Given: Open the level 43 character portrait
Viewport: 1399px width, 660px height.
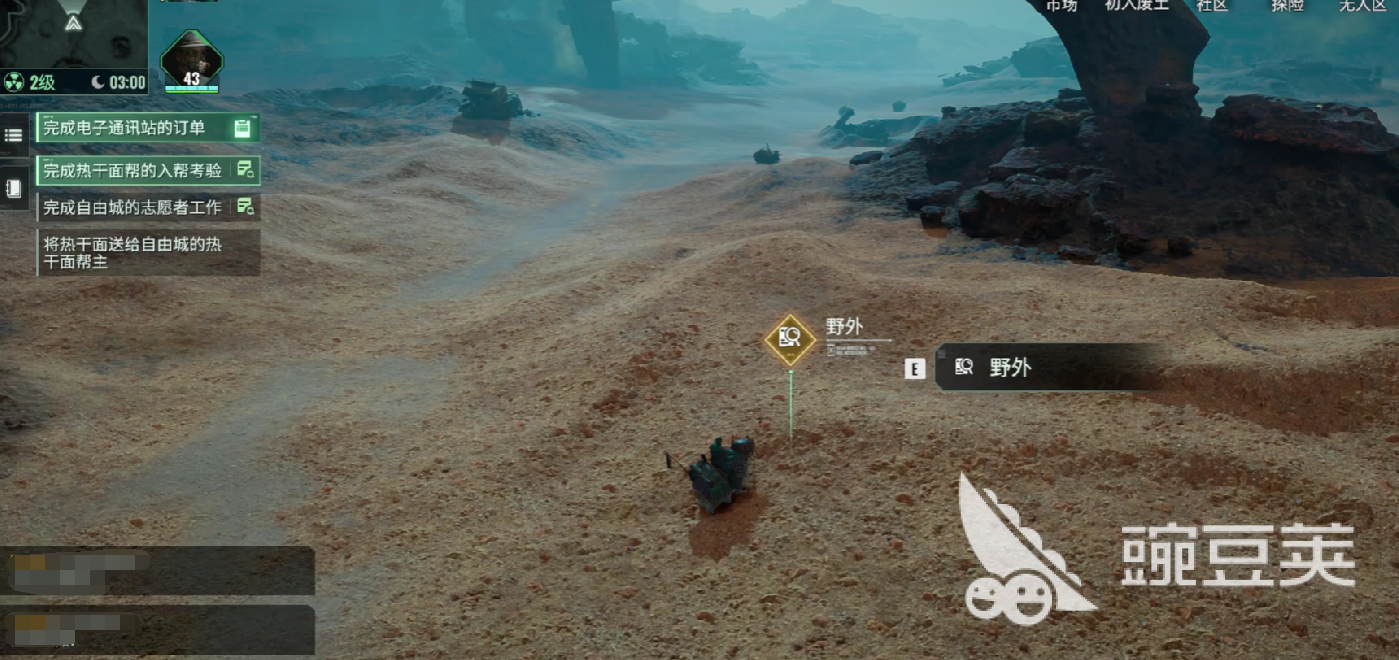Looking at the screenshot, I should tap(191, 60).
